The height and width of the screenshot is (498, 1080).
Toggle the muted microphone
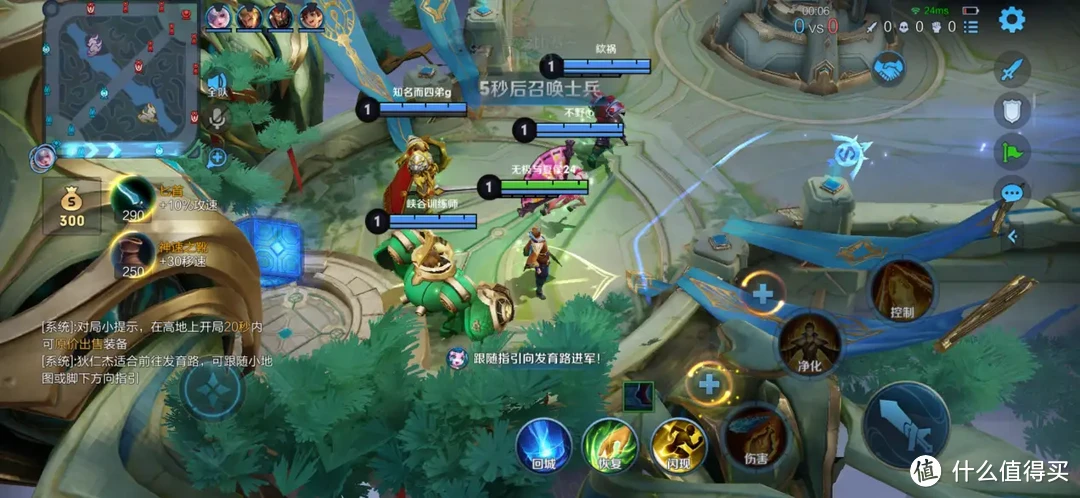[216, 118]
